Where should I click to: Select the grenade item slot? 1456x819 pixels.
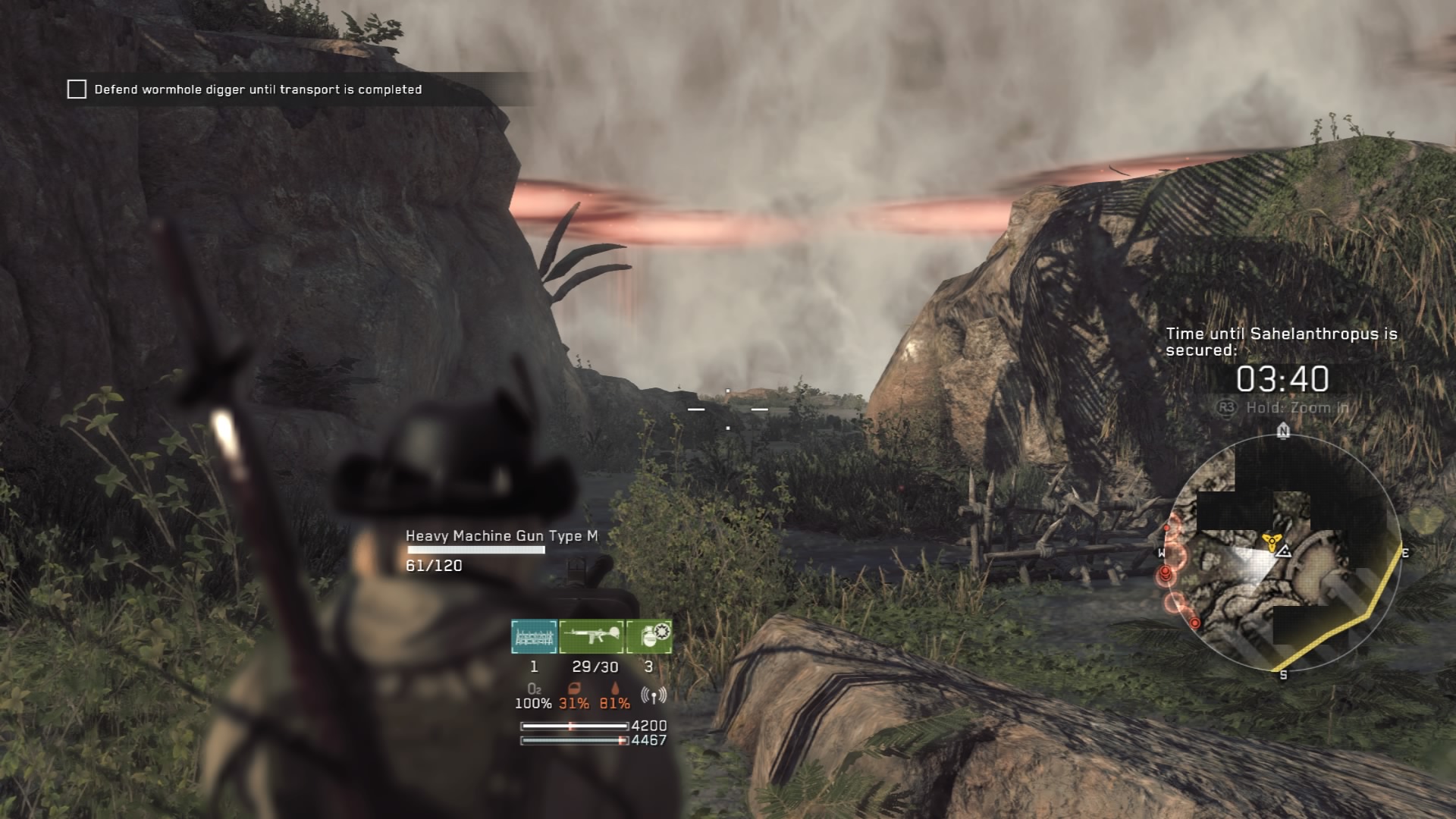pos(649,636)
